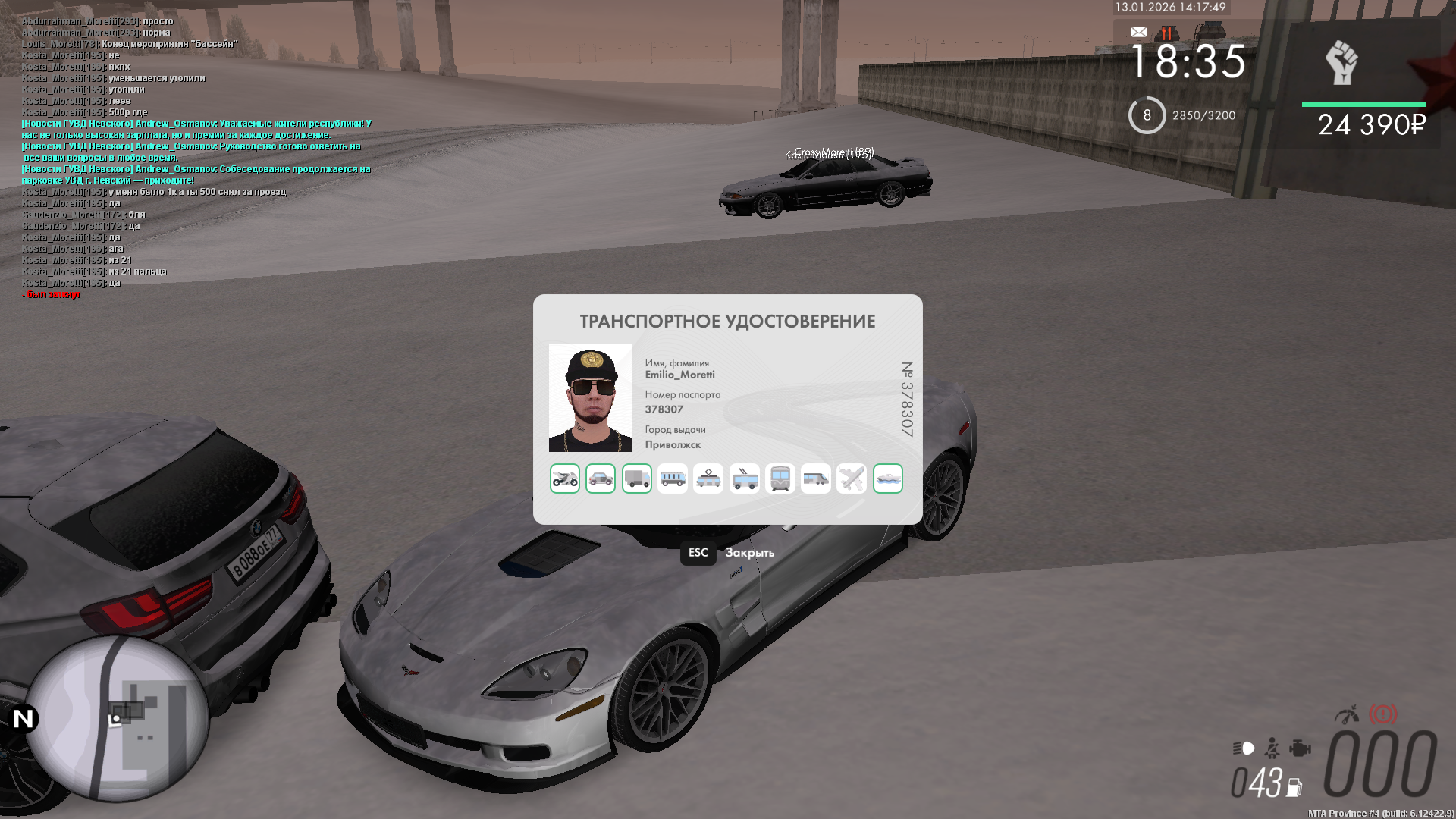This screenshot has height=819, width=1456.
Task: Pick the trolleybus license icon
Action: [x=745, y=479]
